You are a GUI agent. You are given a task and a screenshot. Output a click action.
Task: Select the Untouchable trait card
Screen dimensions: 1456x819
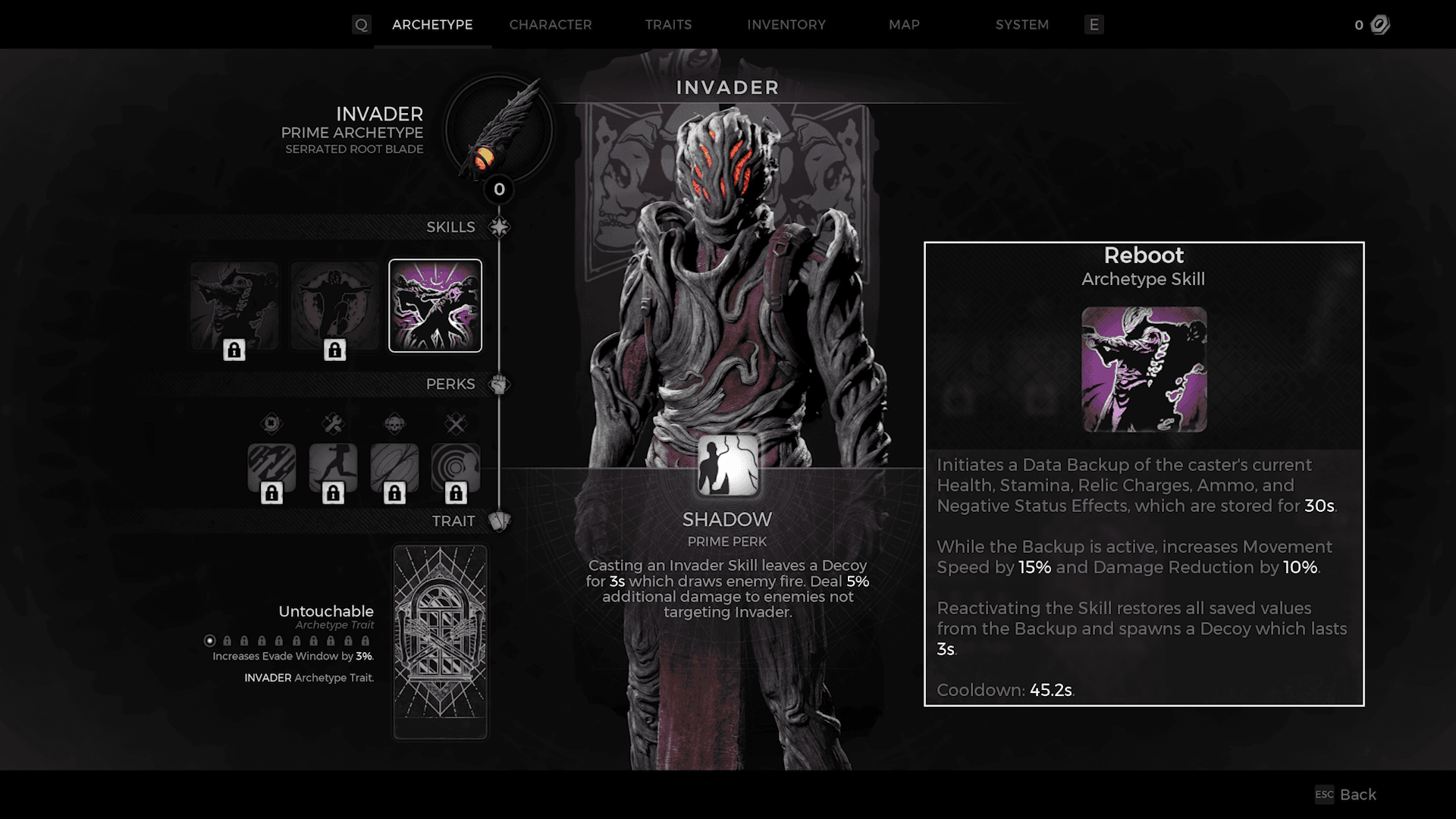(x=441, y=642)
